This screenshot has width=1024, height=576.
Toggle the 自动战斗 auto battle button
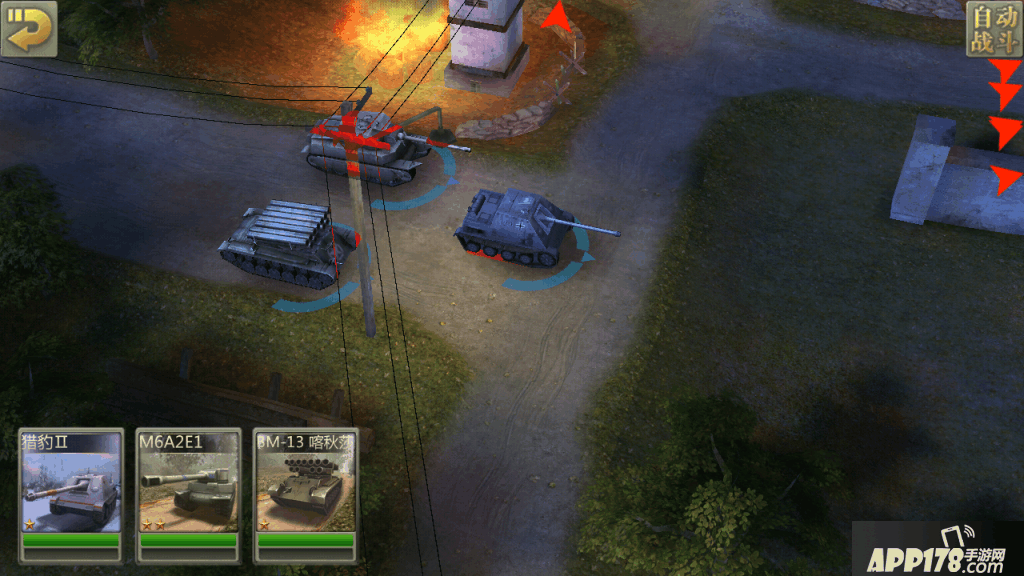993,29
